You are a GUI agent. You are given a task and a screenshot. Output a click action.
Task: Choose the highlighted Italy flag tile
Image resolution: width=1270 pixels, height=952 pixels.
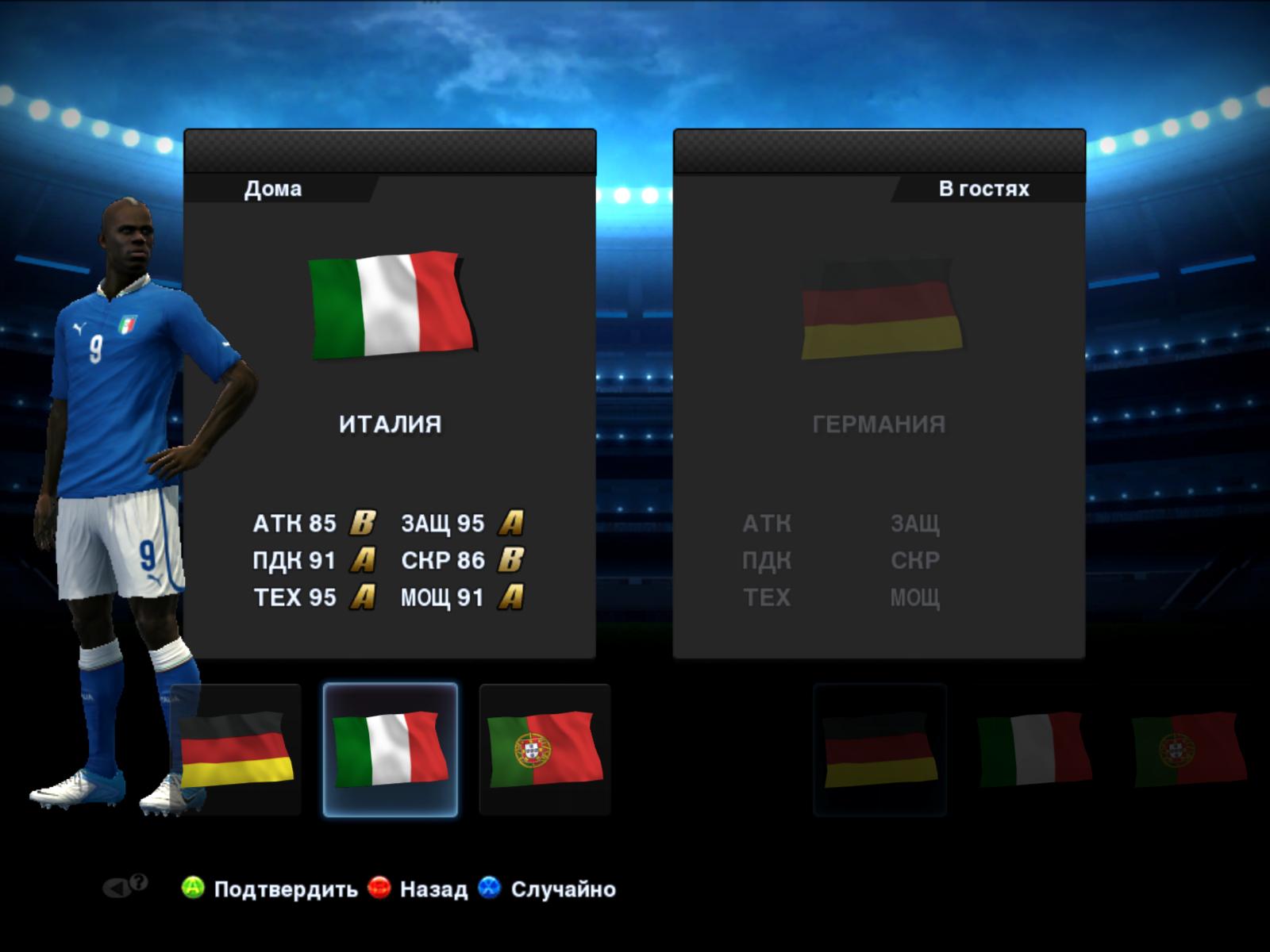390,750
